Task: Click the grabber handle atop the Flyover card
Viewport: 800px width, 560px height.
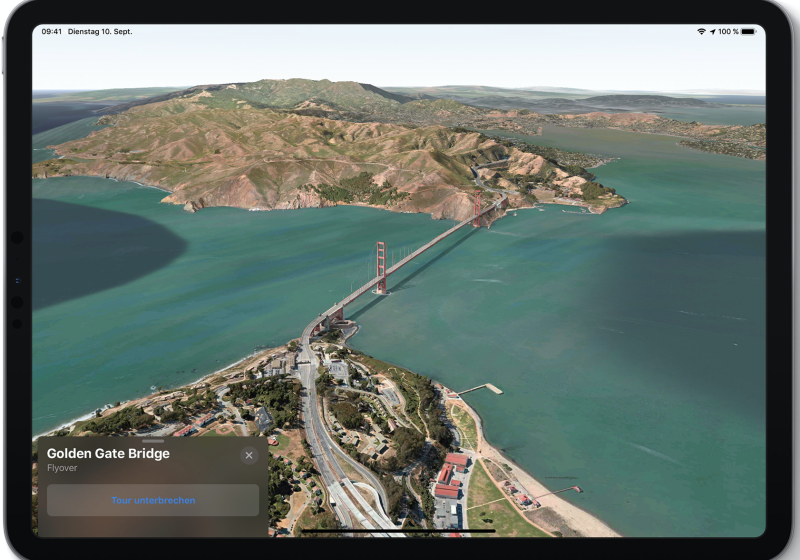Action: tap(153, 441)
